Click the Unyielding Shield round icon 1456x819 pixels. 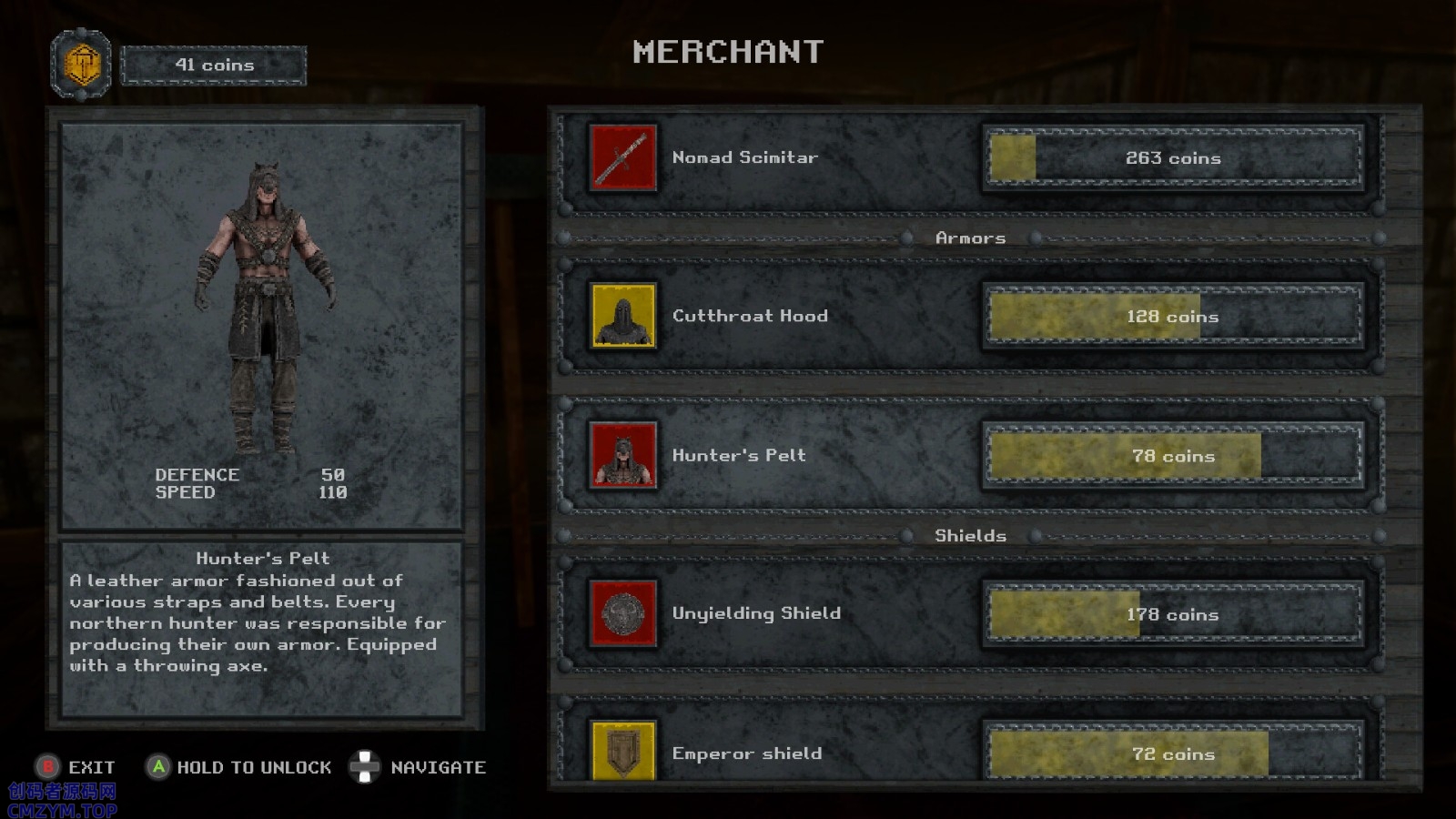pyautogui.click(x=622, y=613)
